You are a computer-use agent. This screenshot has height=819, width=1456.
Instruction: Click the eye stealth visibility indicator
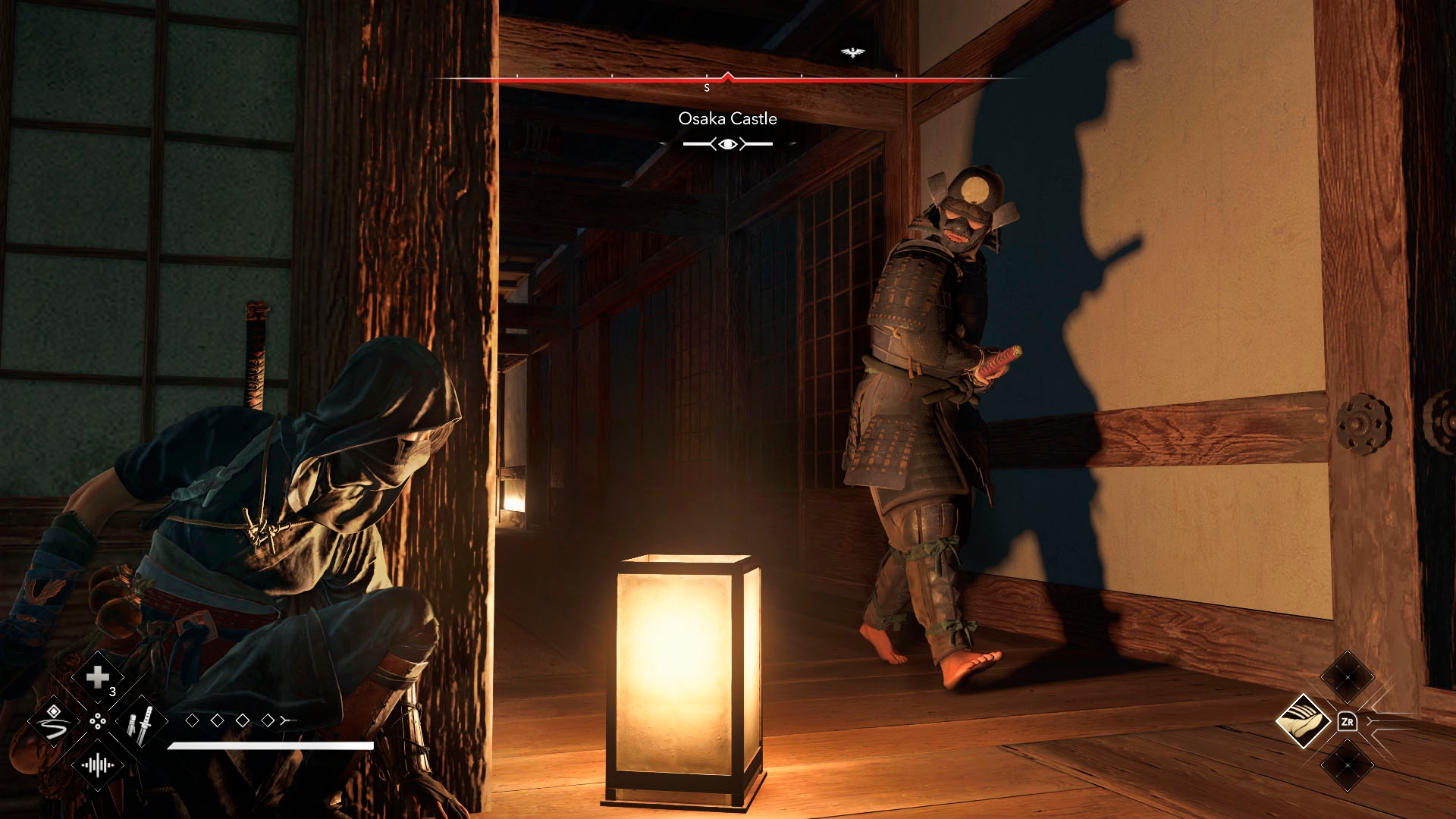click(728, 144)
